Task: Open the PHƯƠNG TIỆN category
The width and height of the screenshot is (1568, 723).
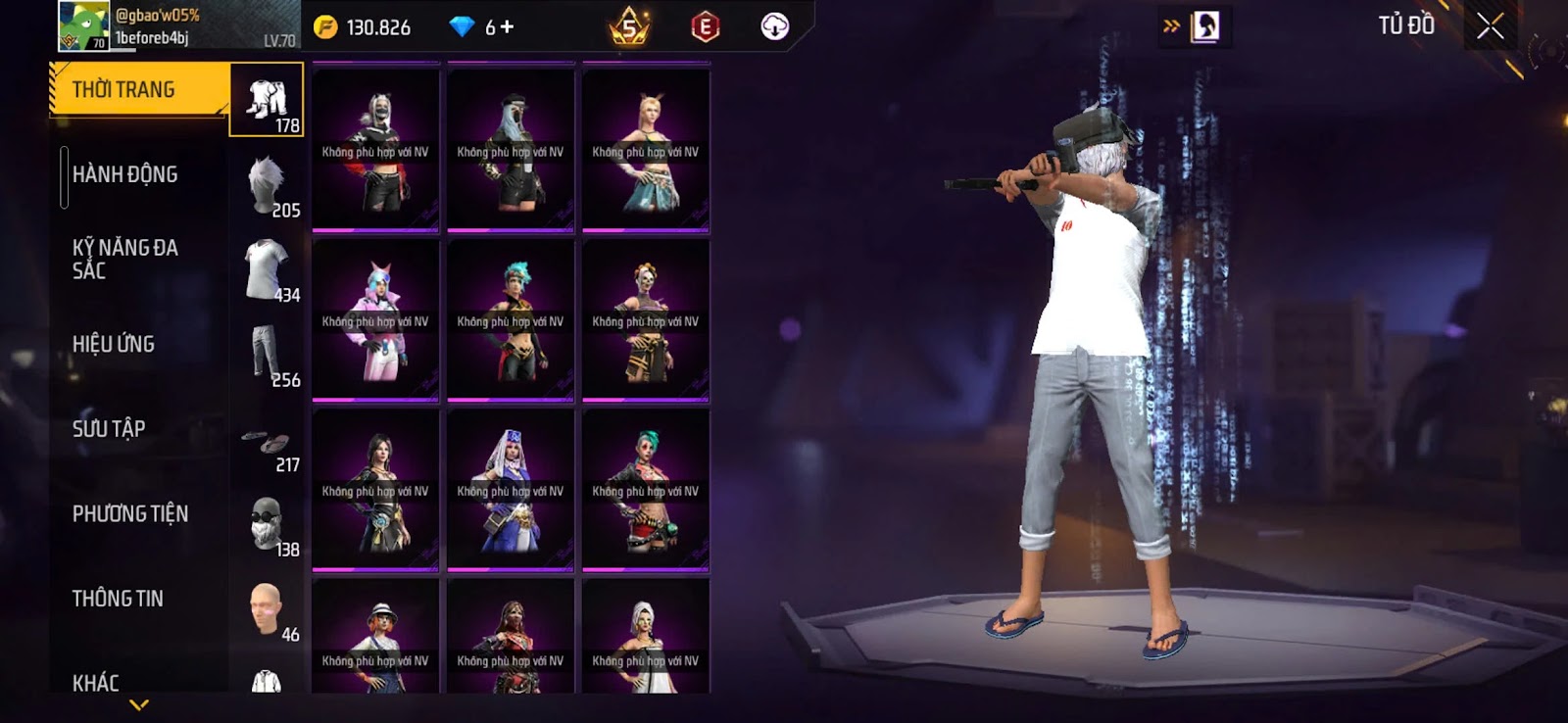Action: tap(130, 513)
